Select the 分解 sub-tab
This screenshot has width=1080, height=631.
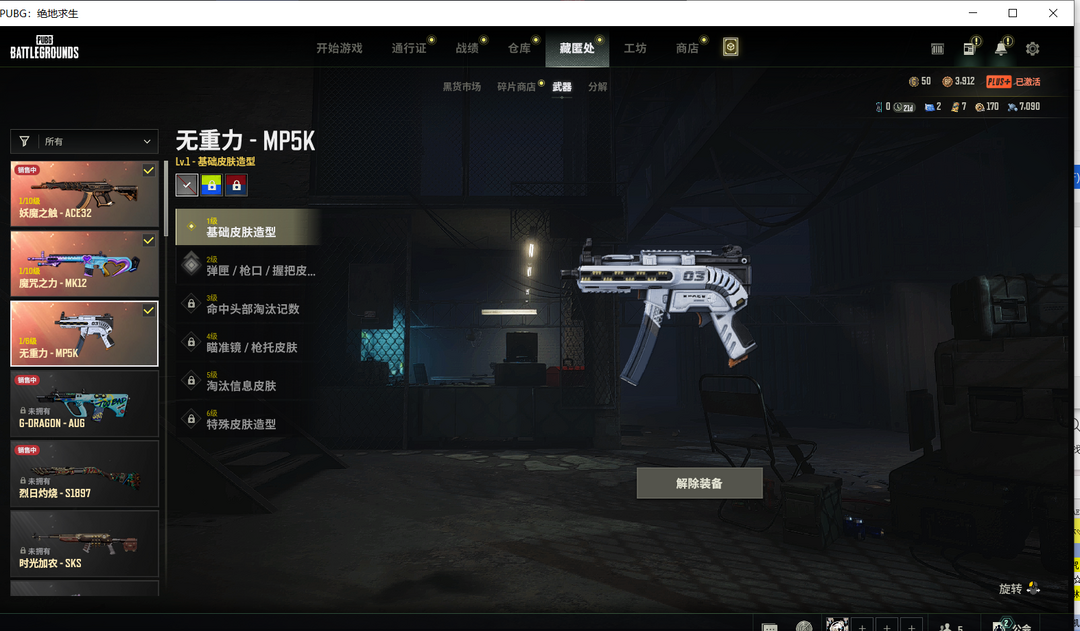[597, 87]
